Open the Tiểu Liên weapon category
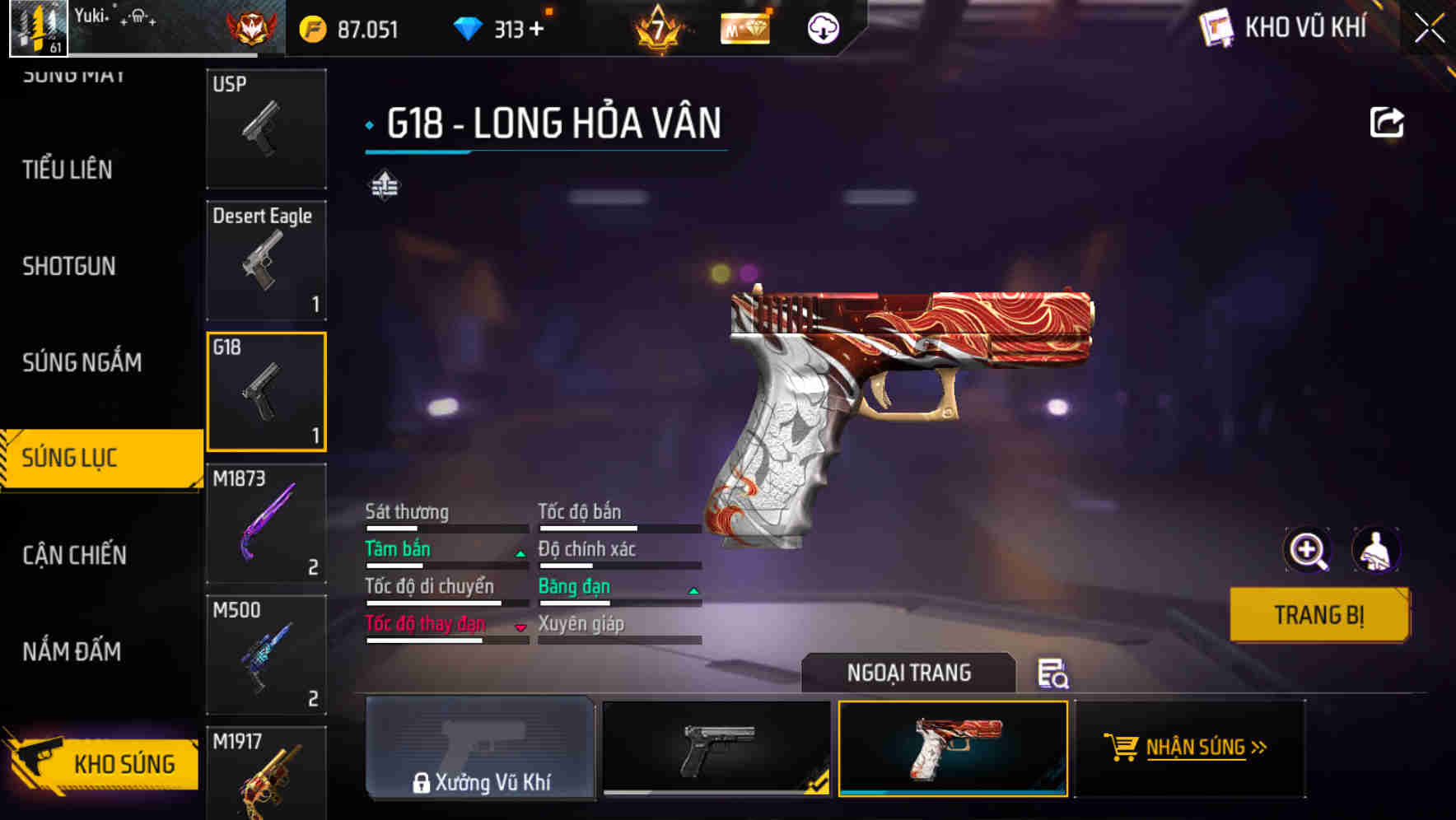This screenshot has width=1456, height=820. (x=68, y=170)
